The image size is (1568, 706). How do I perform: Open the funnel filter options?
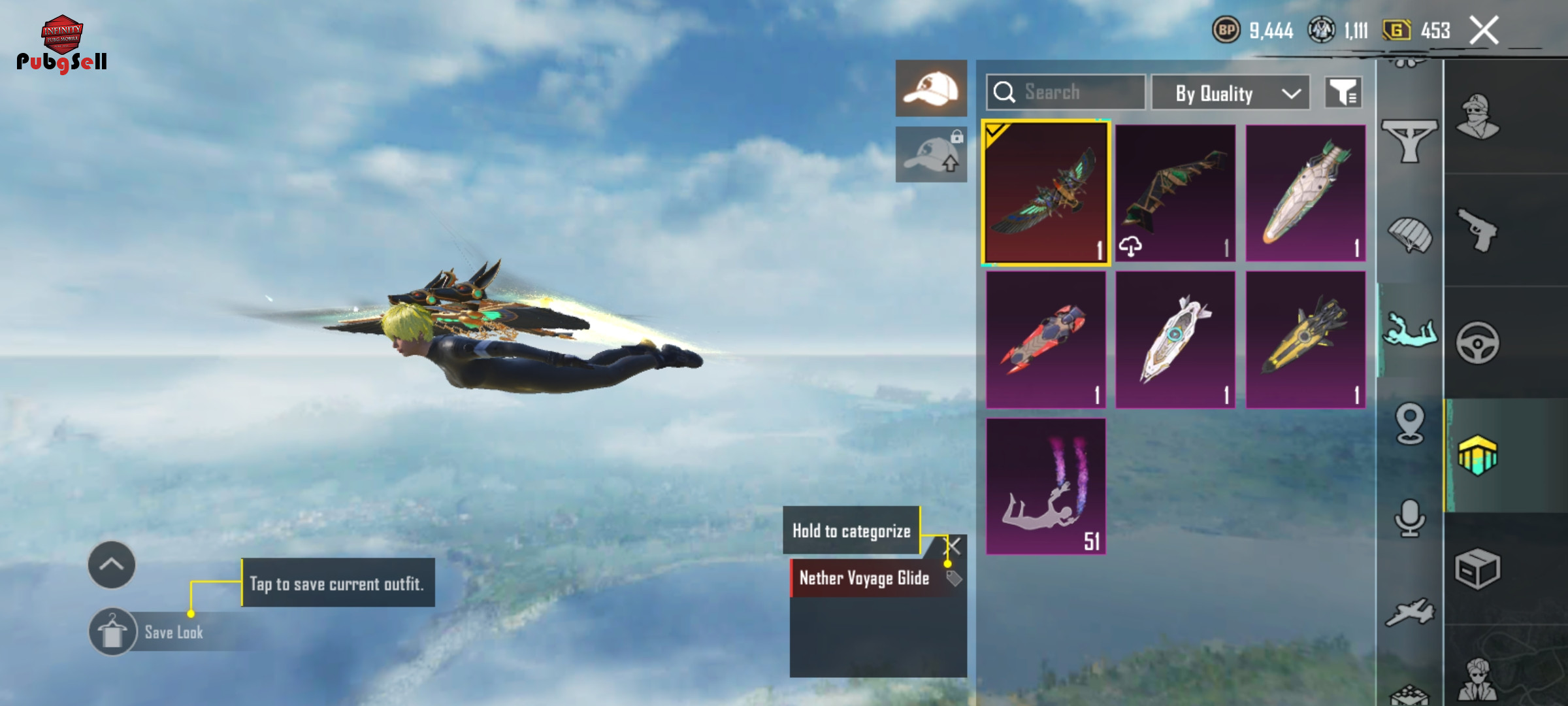coord(1343,93)
